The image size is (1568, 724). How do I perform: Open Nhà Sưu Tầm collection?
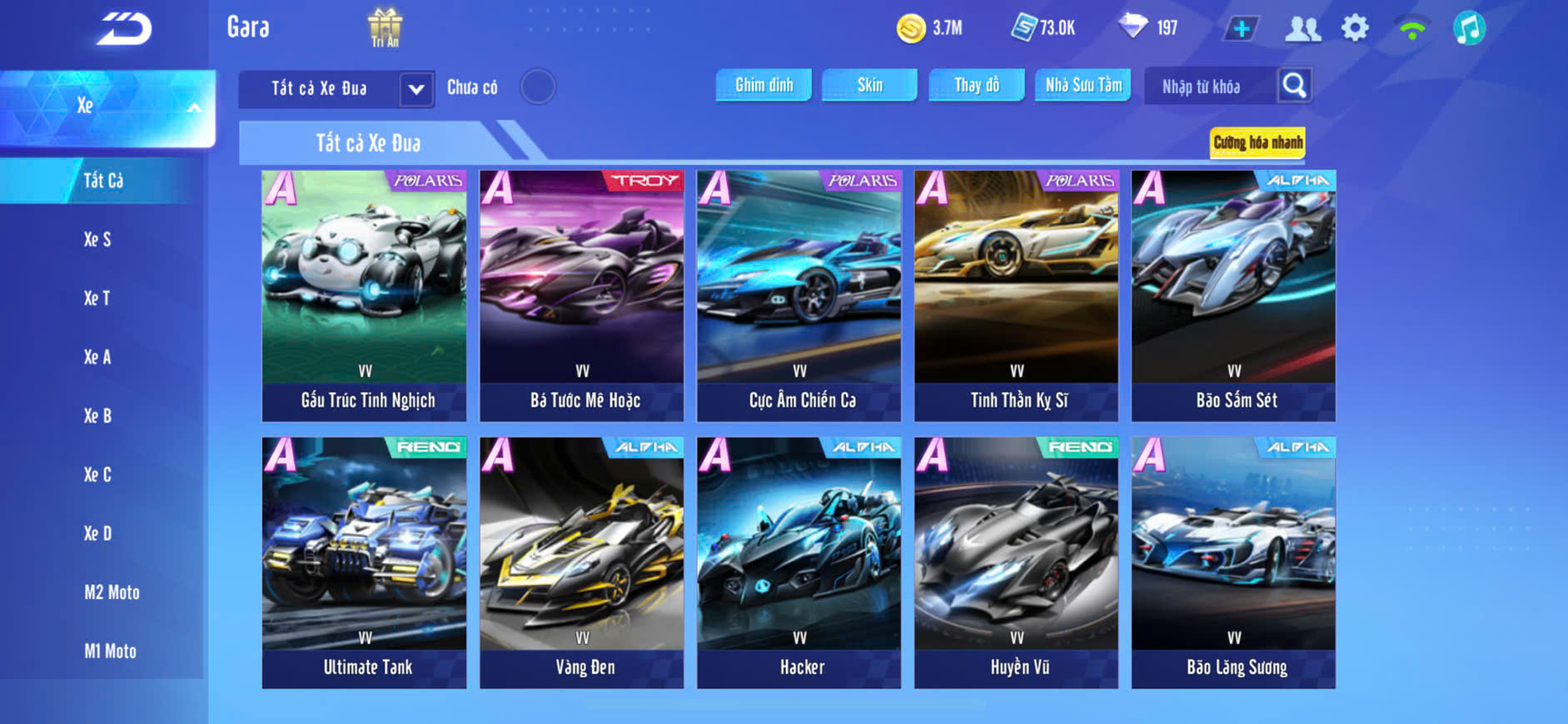coord(1083,85)
